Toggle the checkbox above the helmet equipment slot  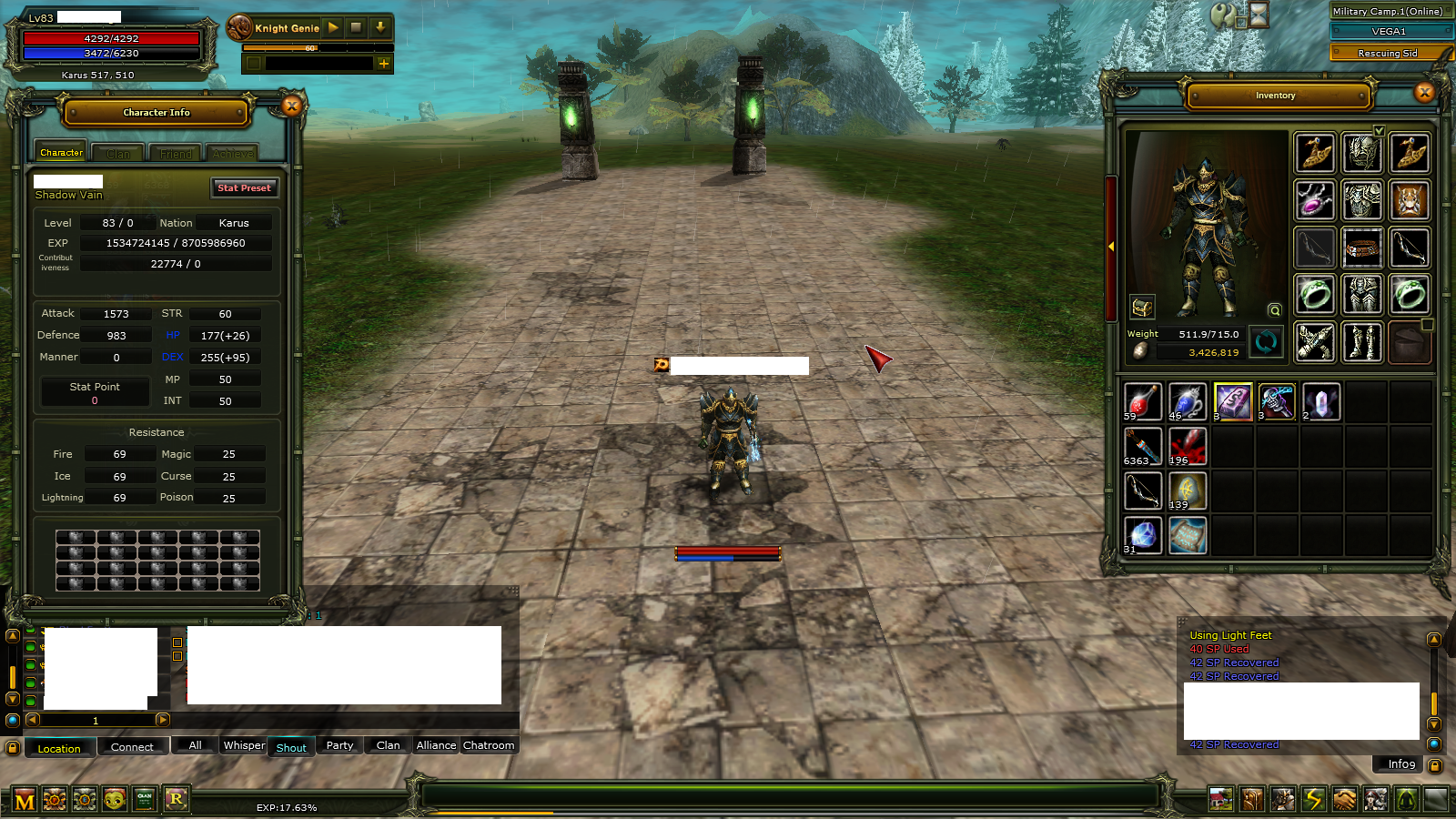(1379, 131)
